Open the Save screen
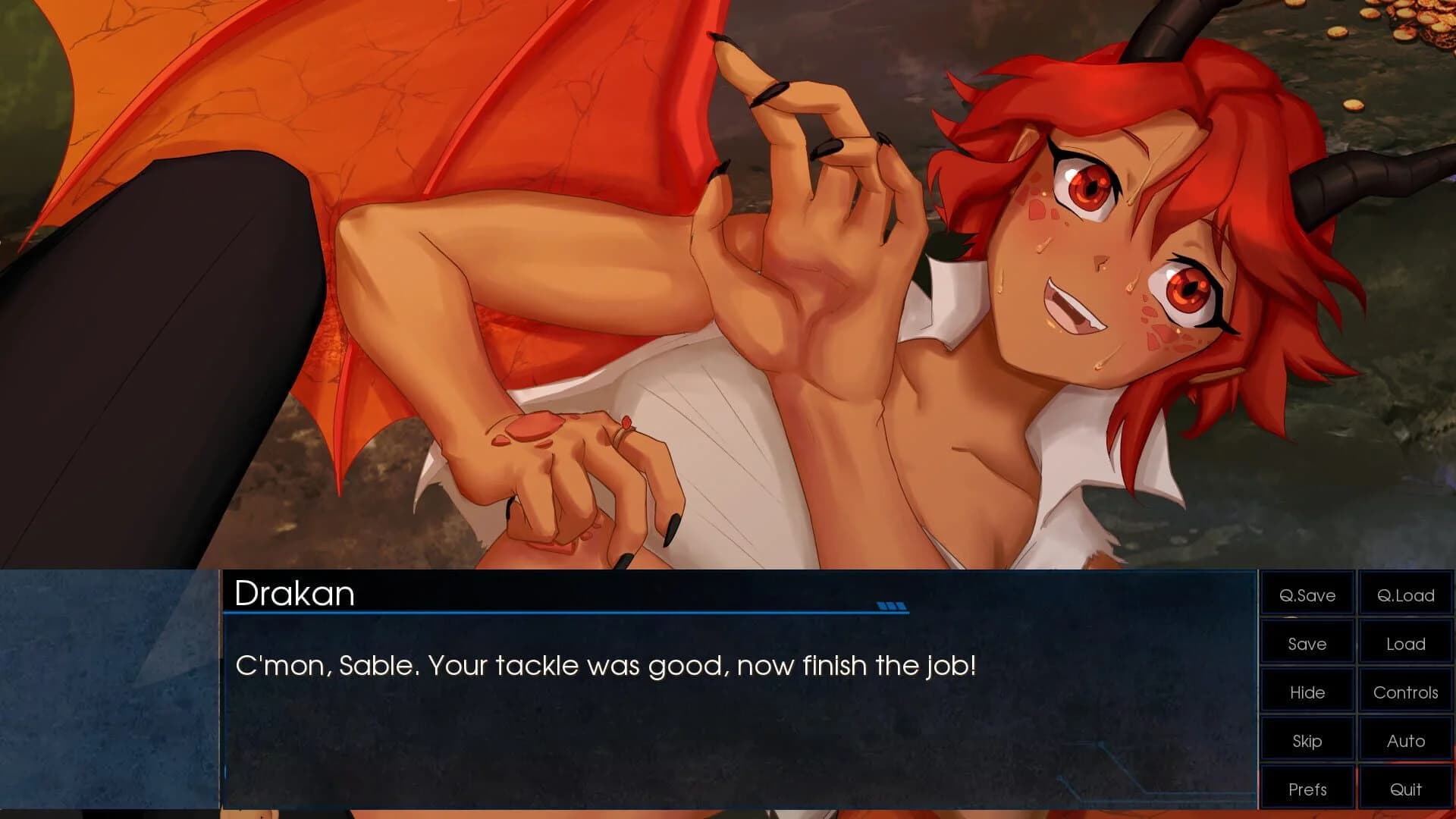Screen dimensions: 1456x819 1306,644
